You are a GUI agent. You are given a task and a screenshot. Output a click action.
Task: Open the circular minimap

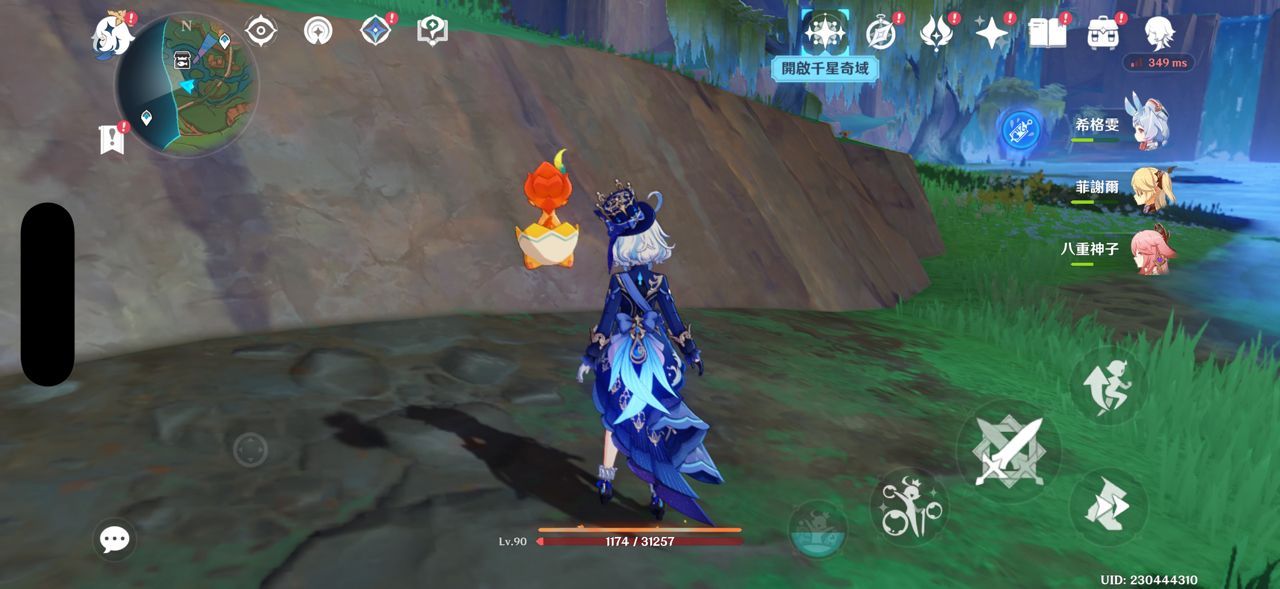(186, 84)
